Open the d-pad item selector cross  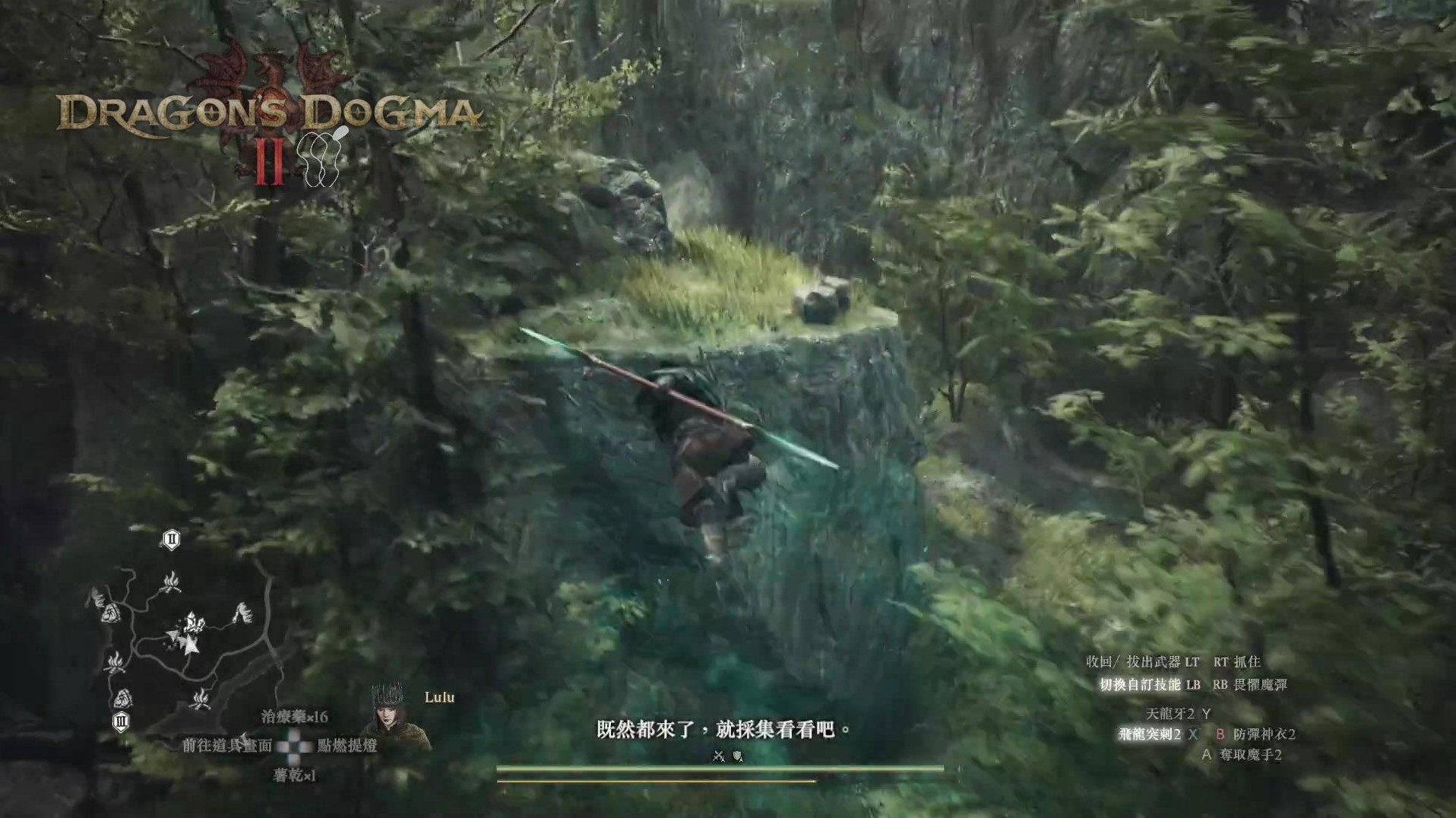coord(293,747)
